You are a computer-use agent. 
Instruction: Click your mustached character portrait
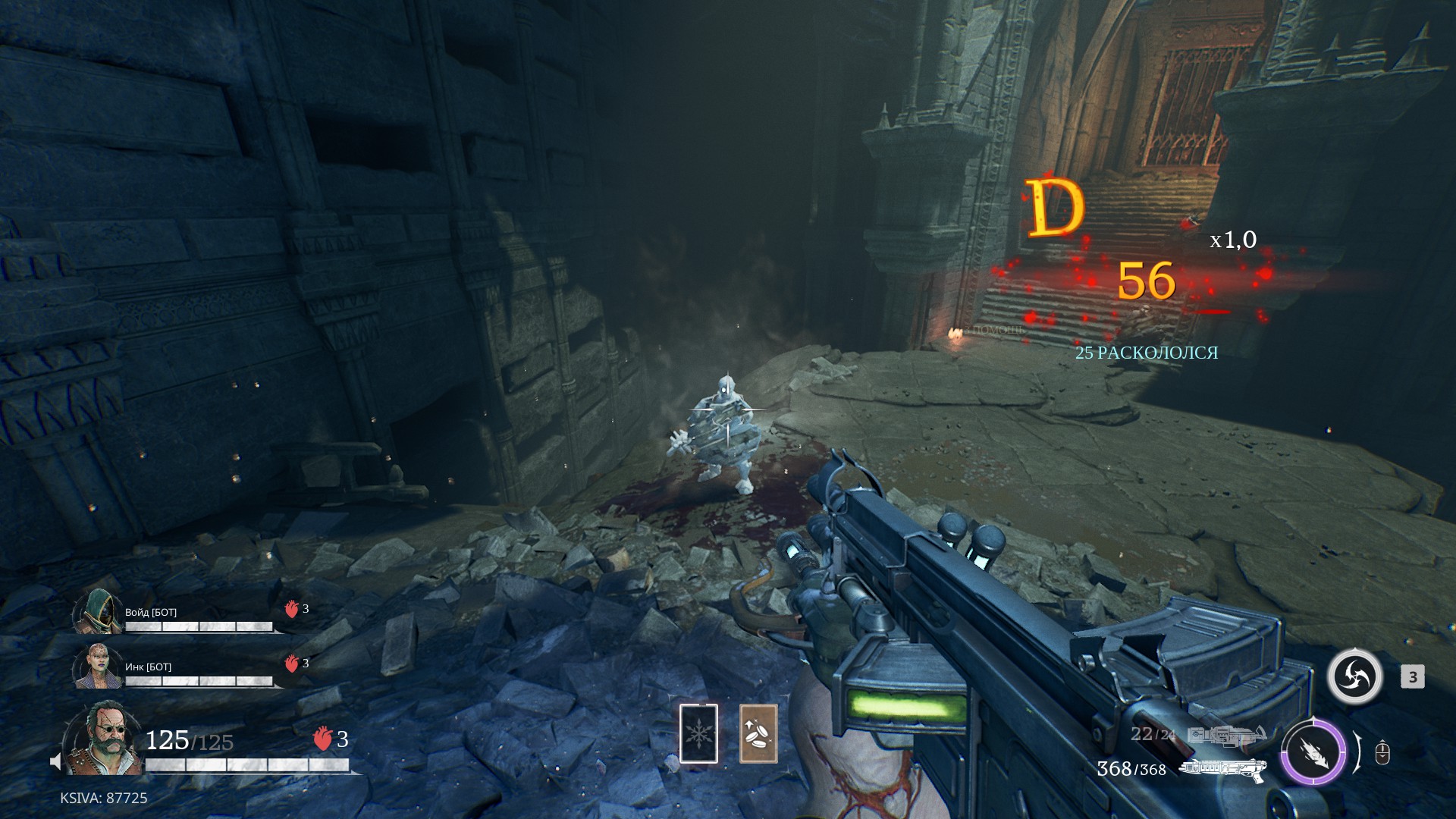(x=101, y=739)
